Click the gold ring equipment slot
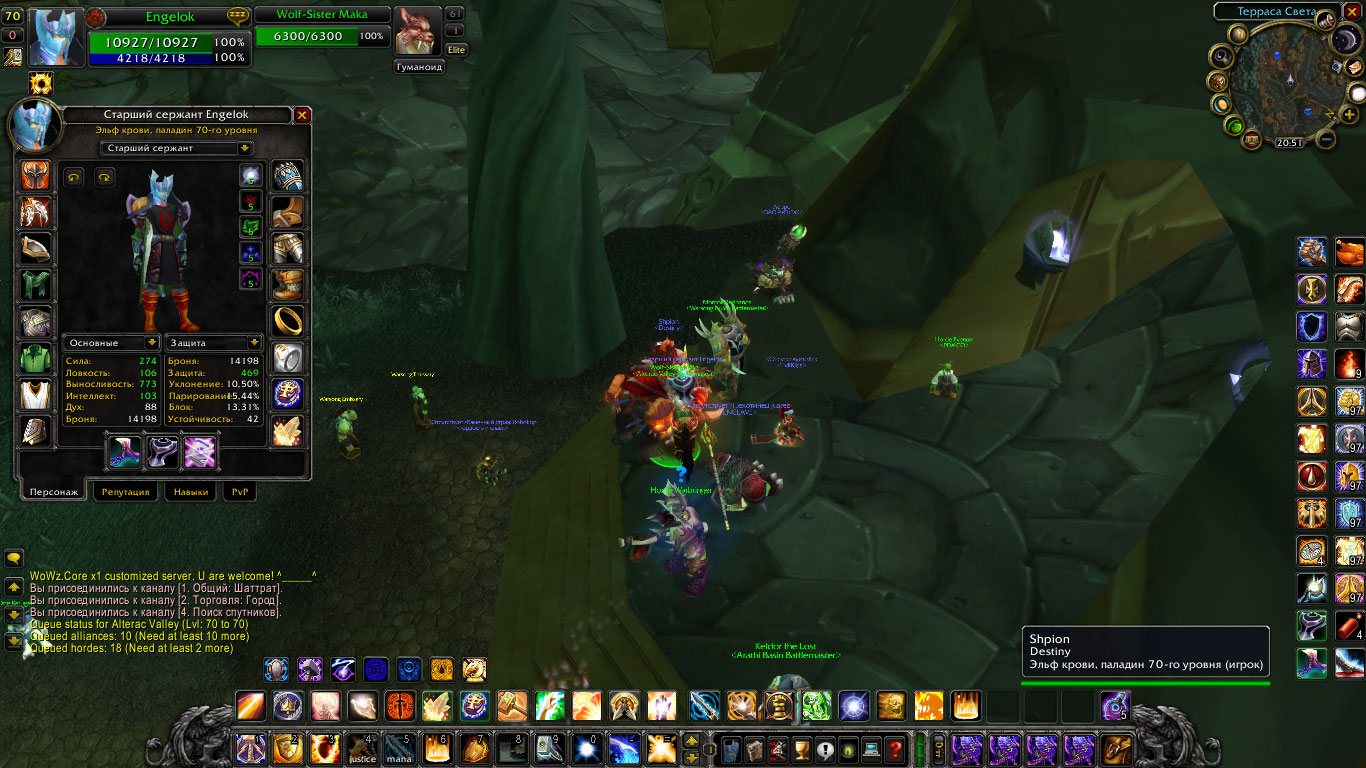Screen dimensions: 1366x768 click(288, 321)
